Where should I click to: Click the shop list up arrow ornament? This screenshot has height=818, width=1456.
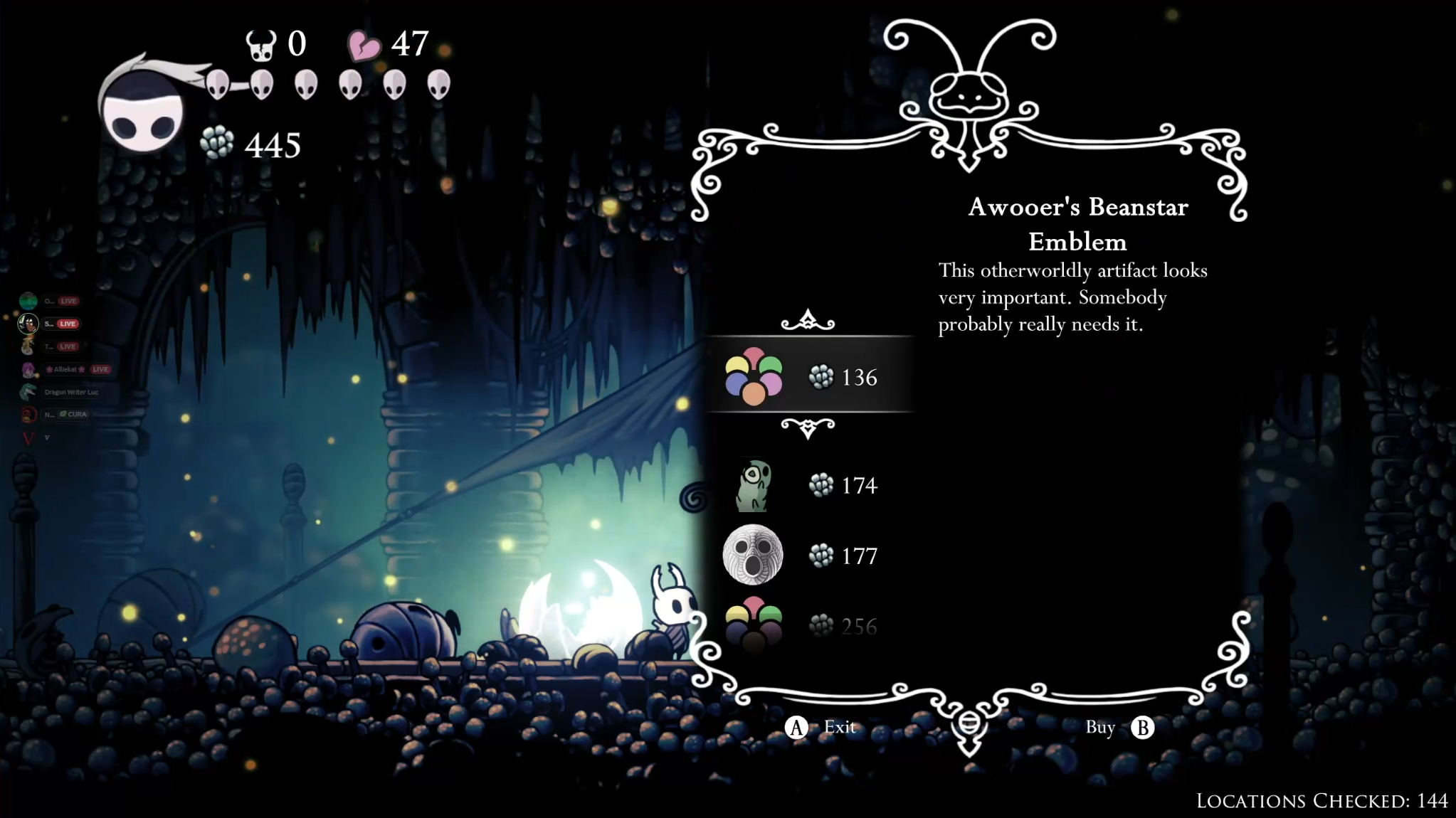[808, 322]
